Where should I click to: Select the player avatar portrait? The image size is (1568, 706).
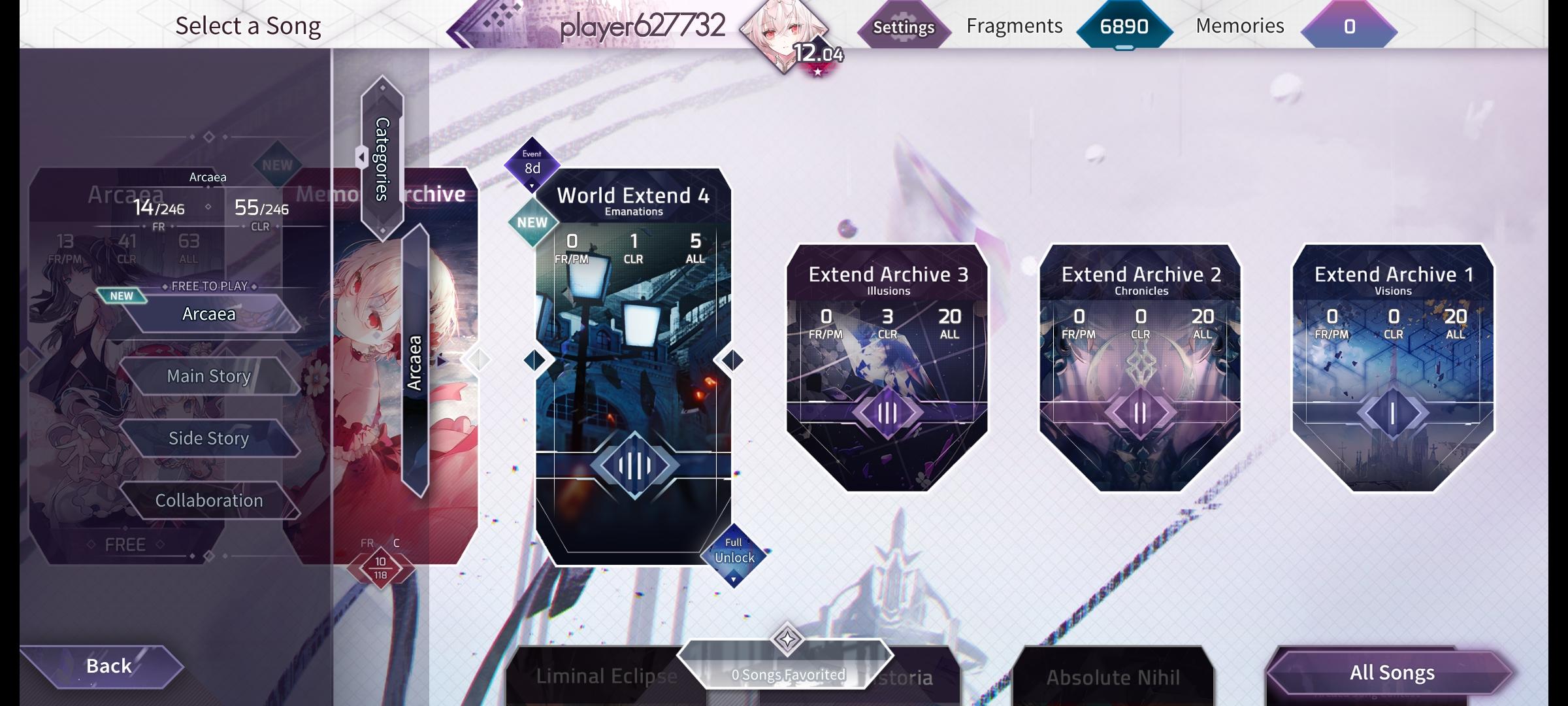(x=783, y=36)
